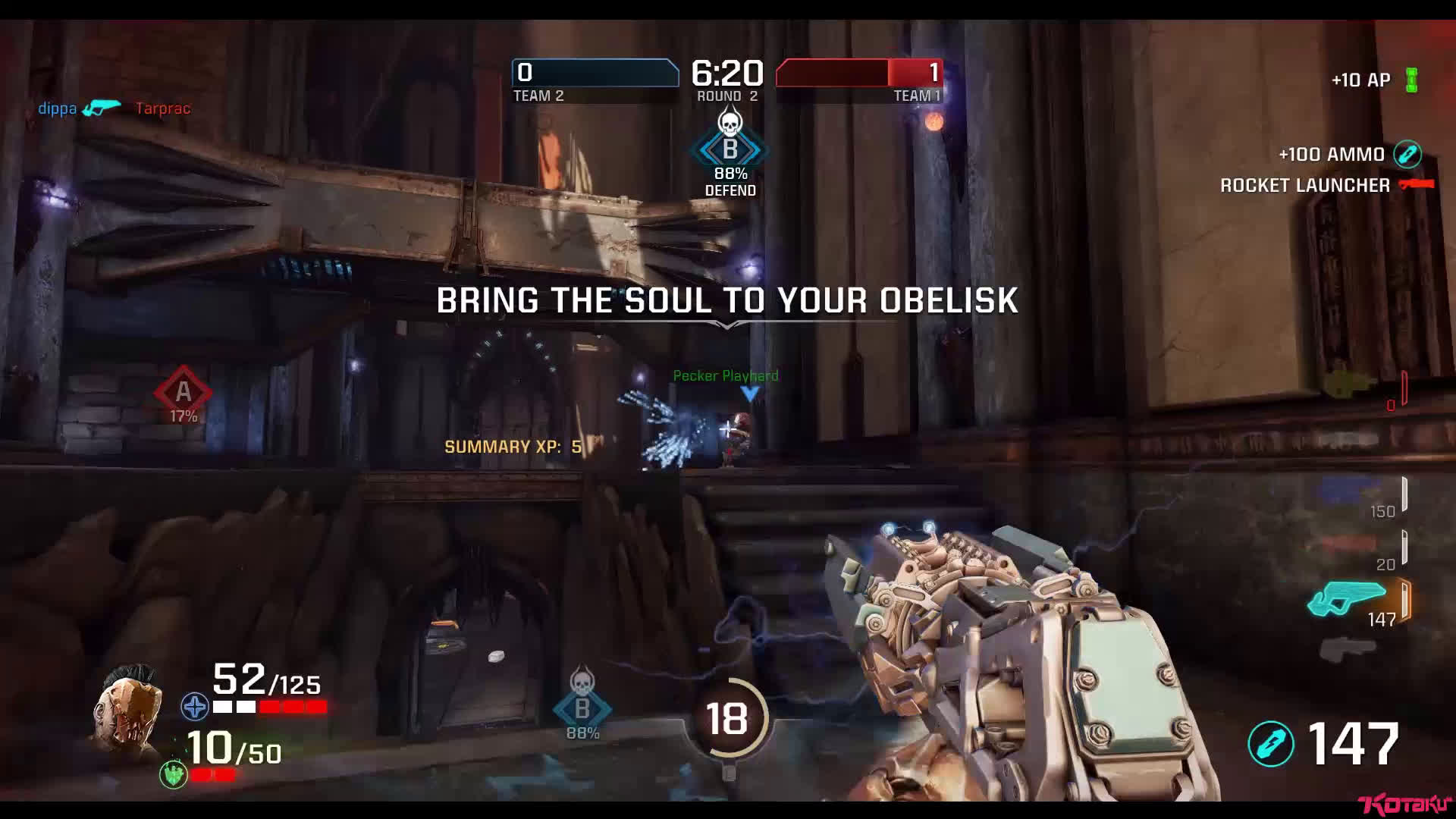Click the green armor icon
Screen dimensions: 1456x819
(x=174, y=774)
